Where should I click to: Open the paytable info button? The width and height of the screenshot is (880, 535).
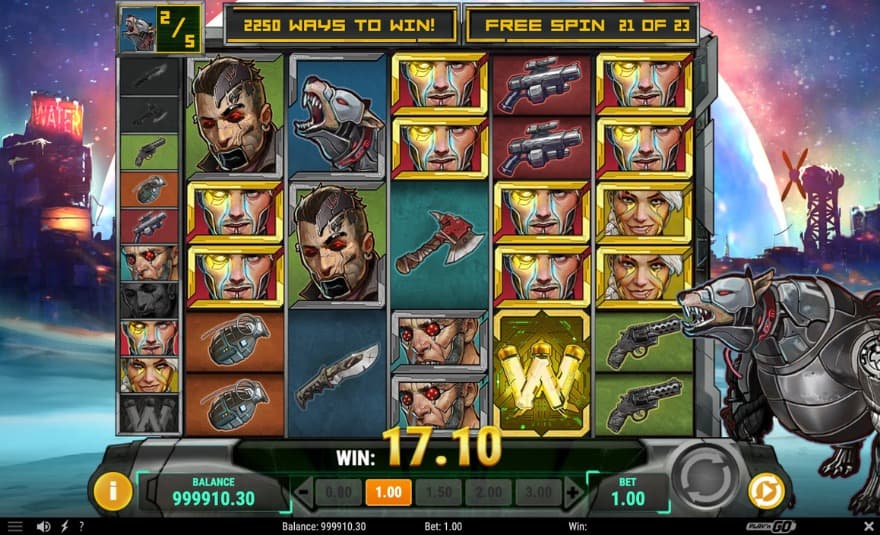point(113,491)
